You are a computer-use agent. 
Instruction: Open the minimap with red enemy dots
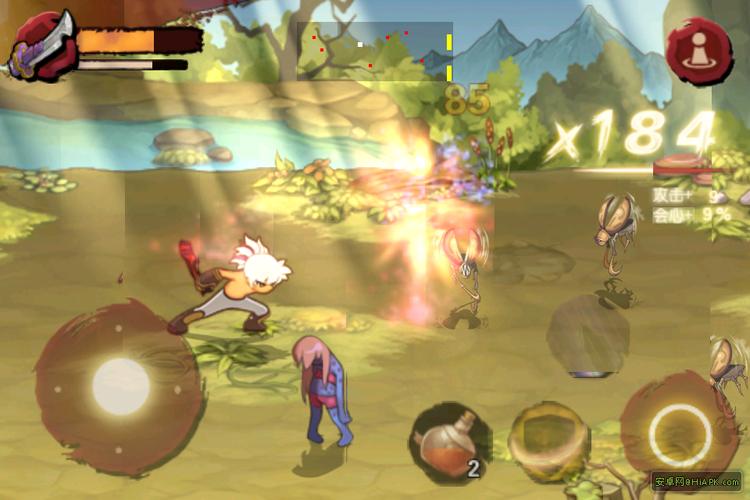[x=374, y=51]
